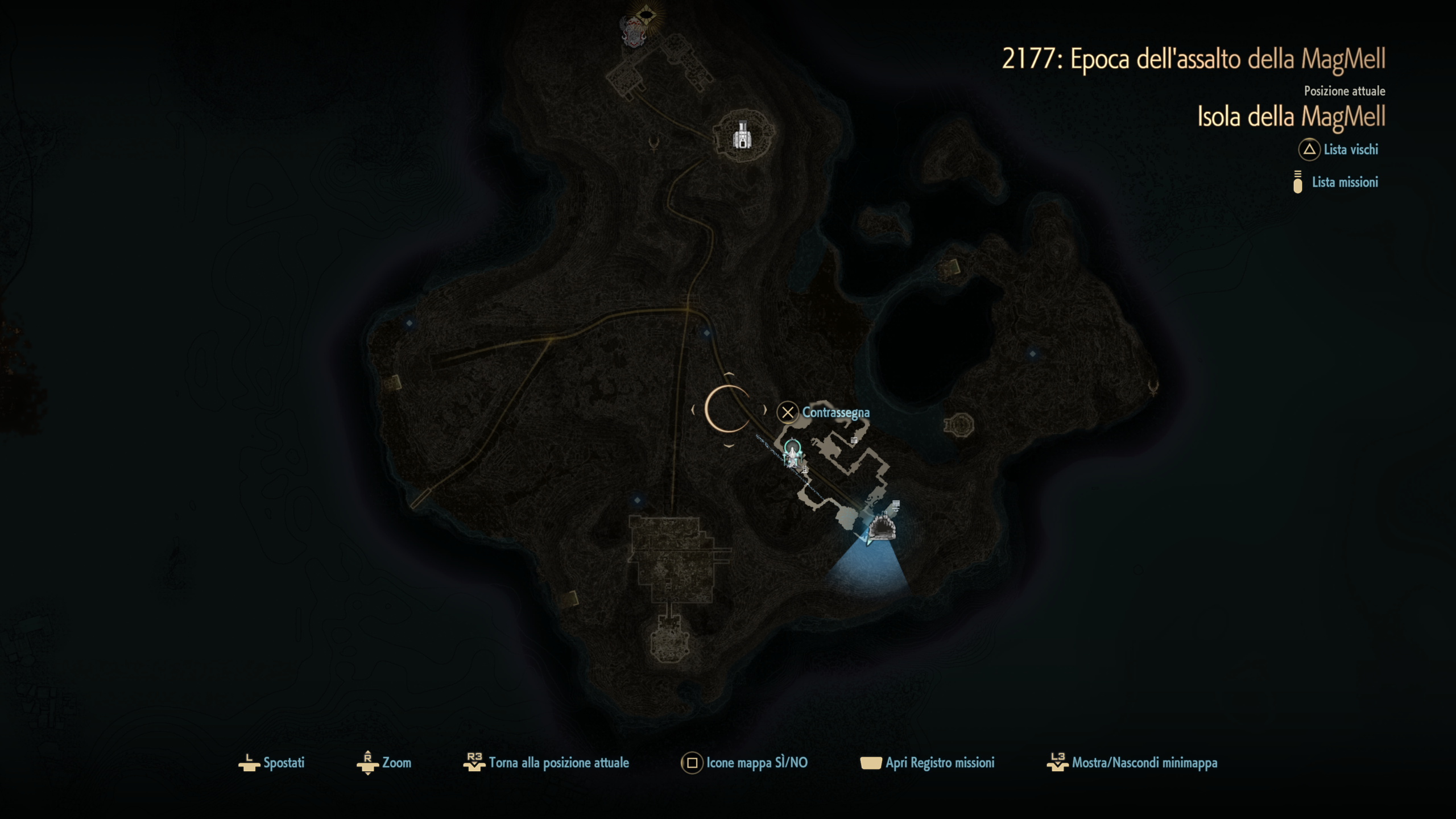
Task: Open the Lista vischi list
Action: 1339,150
